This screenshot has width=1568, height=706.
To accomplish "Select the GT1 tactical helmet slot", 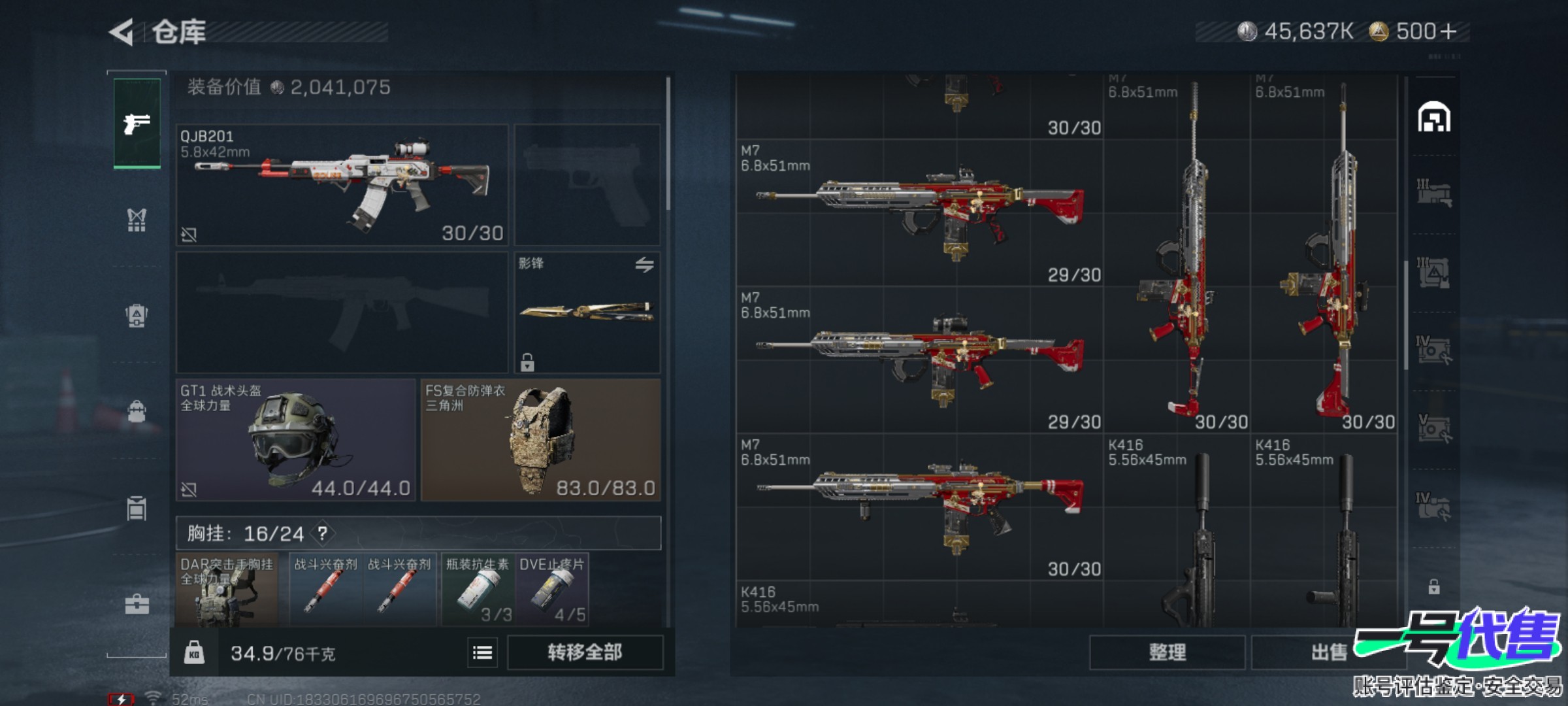I will (295, 440).
